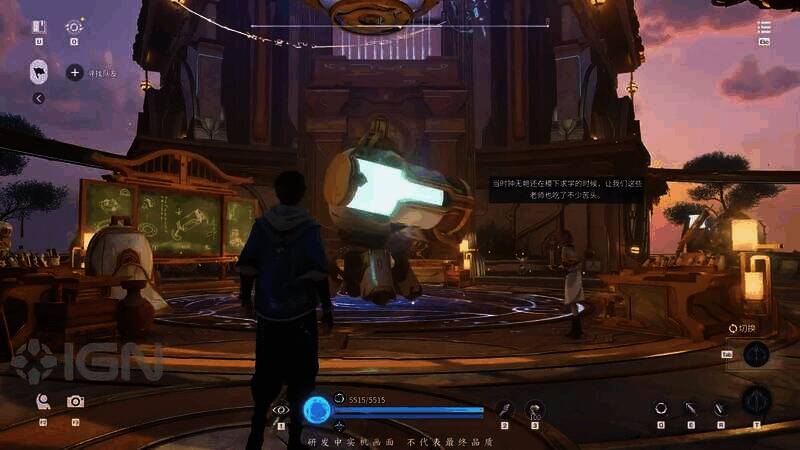Use the consumable in quick slot 3
The width and height of the screenshot is (800, 450).
pyautogui.click(x=534, y=408)
